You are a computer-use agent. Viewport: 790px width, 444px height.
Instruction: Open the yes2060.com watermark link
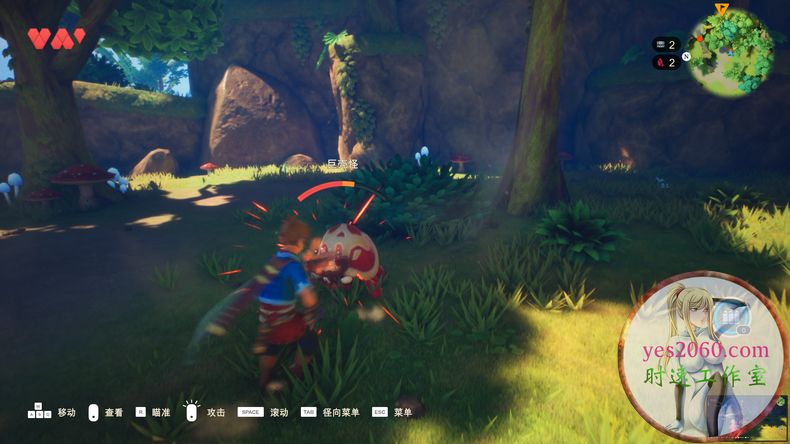coord(706,350)
